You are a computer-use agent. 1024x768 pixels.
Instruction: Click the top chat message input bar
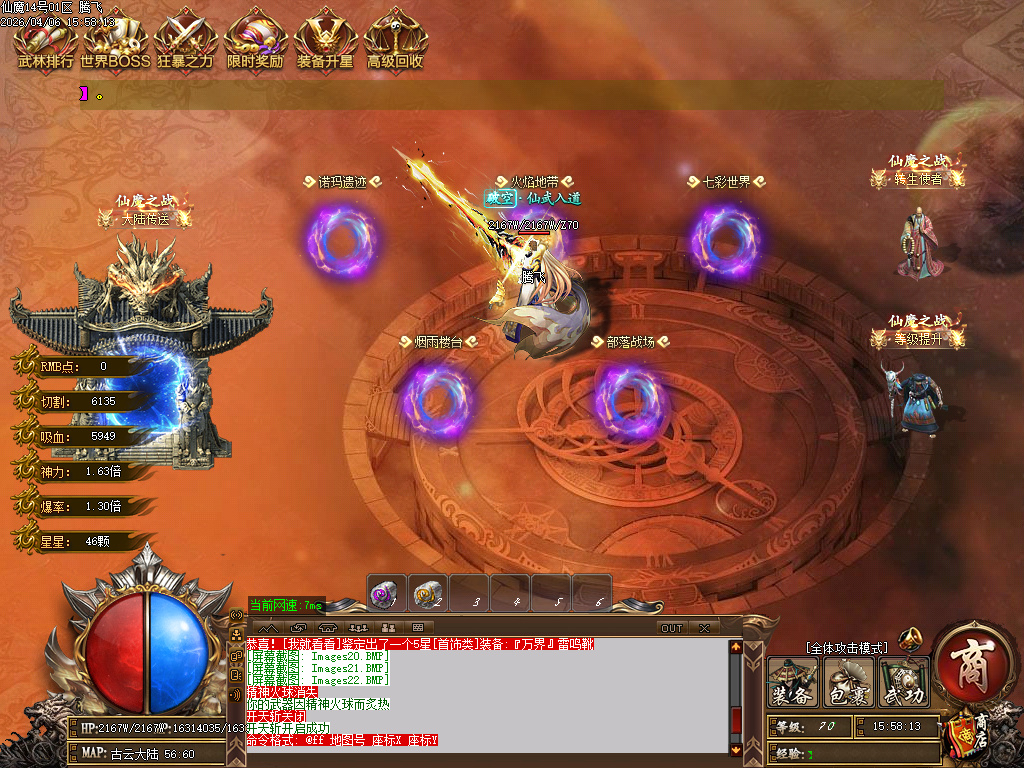(x=512, y=95)
